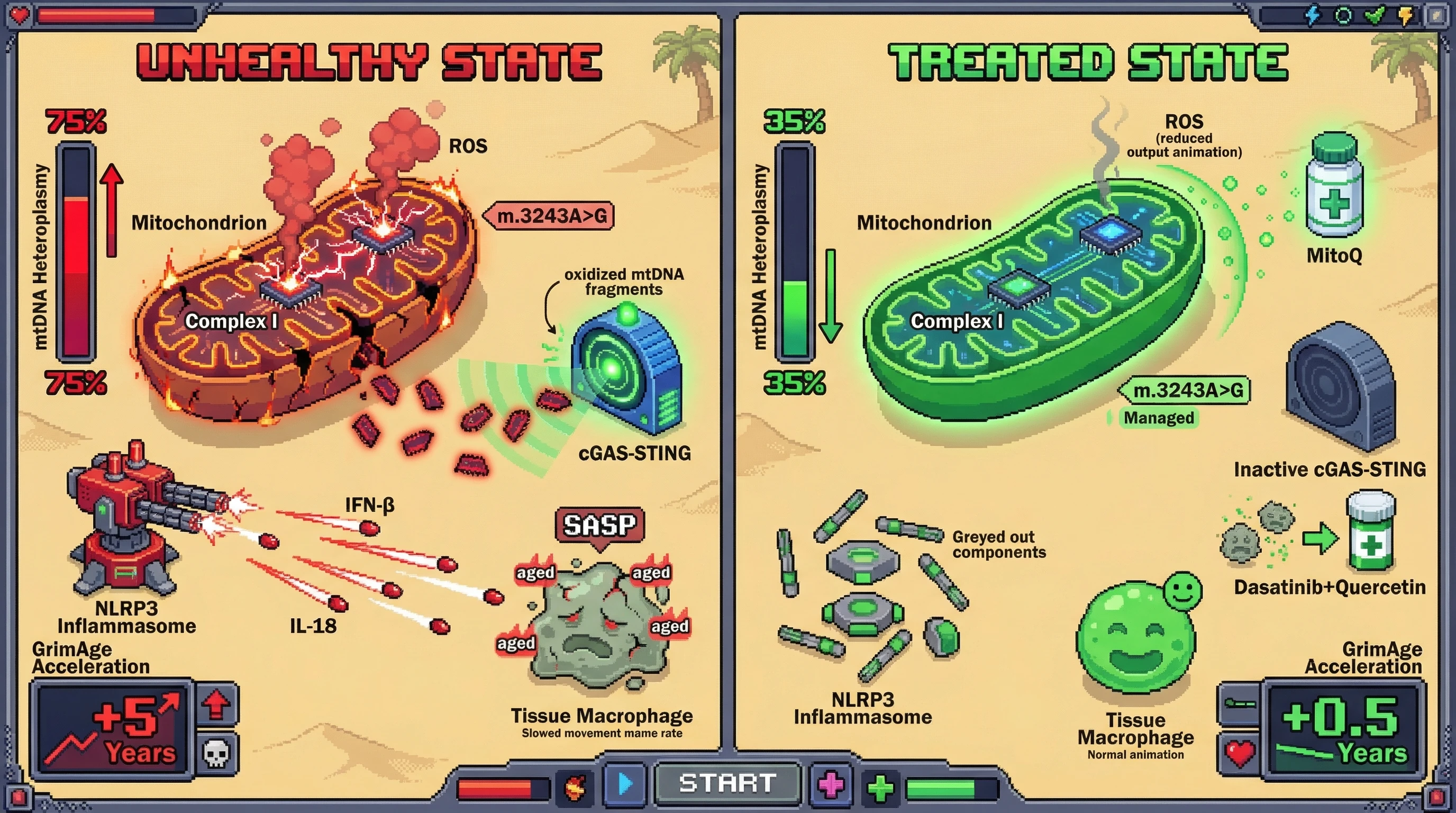
Task: Toggle the green checkmark icon
Action: (x=1374, y=15)
